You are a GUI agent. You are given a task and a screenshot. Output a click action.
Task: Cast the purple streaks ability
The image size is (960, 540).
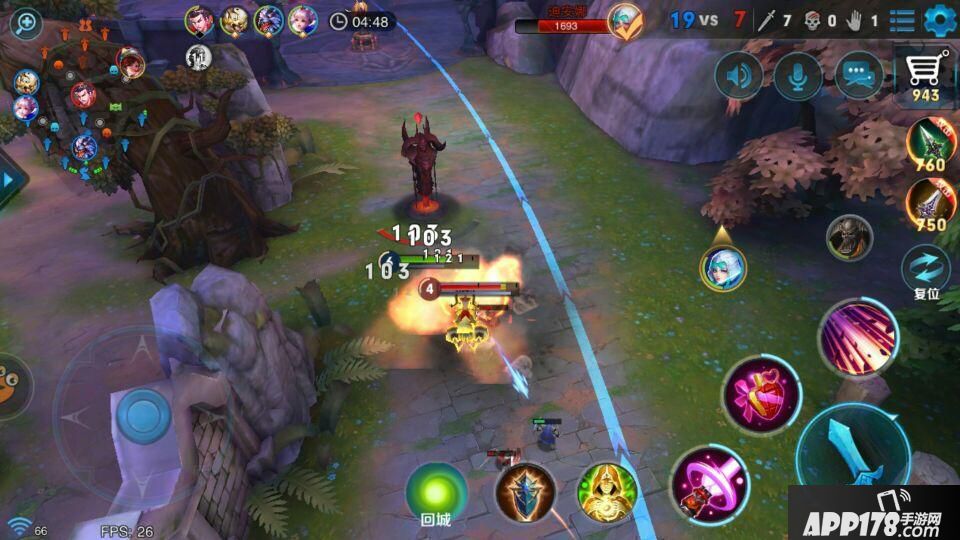tap(856, 339)
